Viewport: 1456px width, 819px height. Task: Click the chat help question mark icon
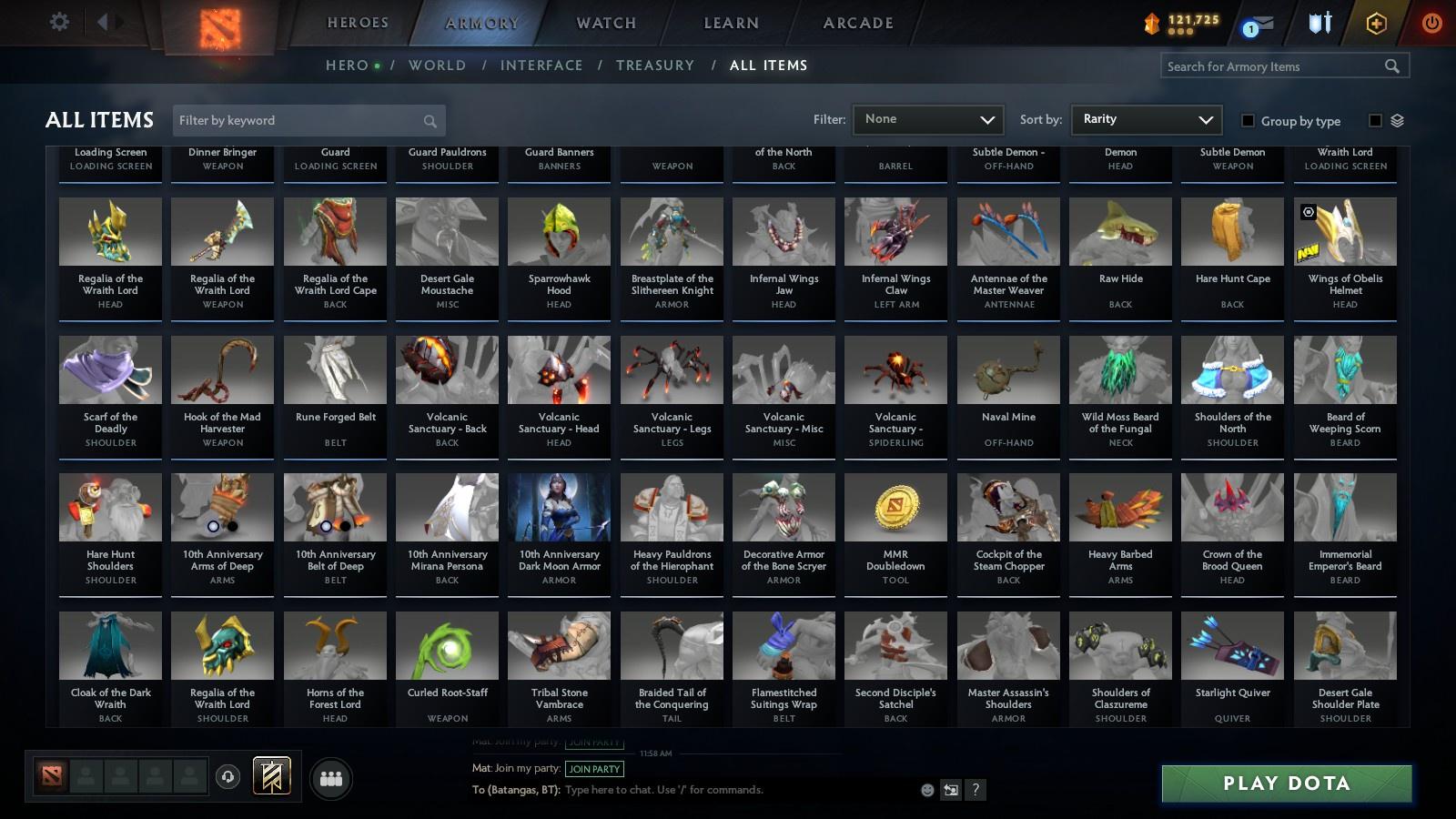point(976,790)
